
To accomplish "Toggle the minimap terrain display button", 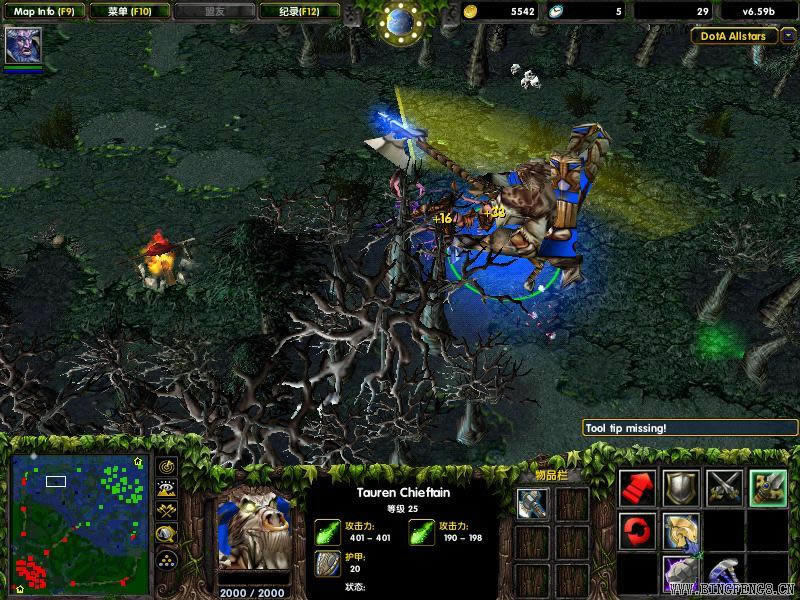I will click(x=167, y=489).
